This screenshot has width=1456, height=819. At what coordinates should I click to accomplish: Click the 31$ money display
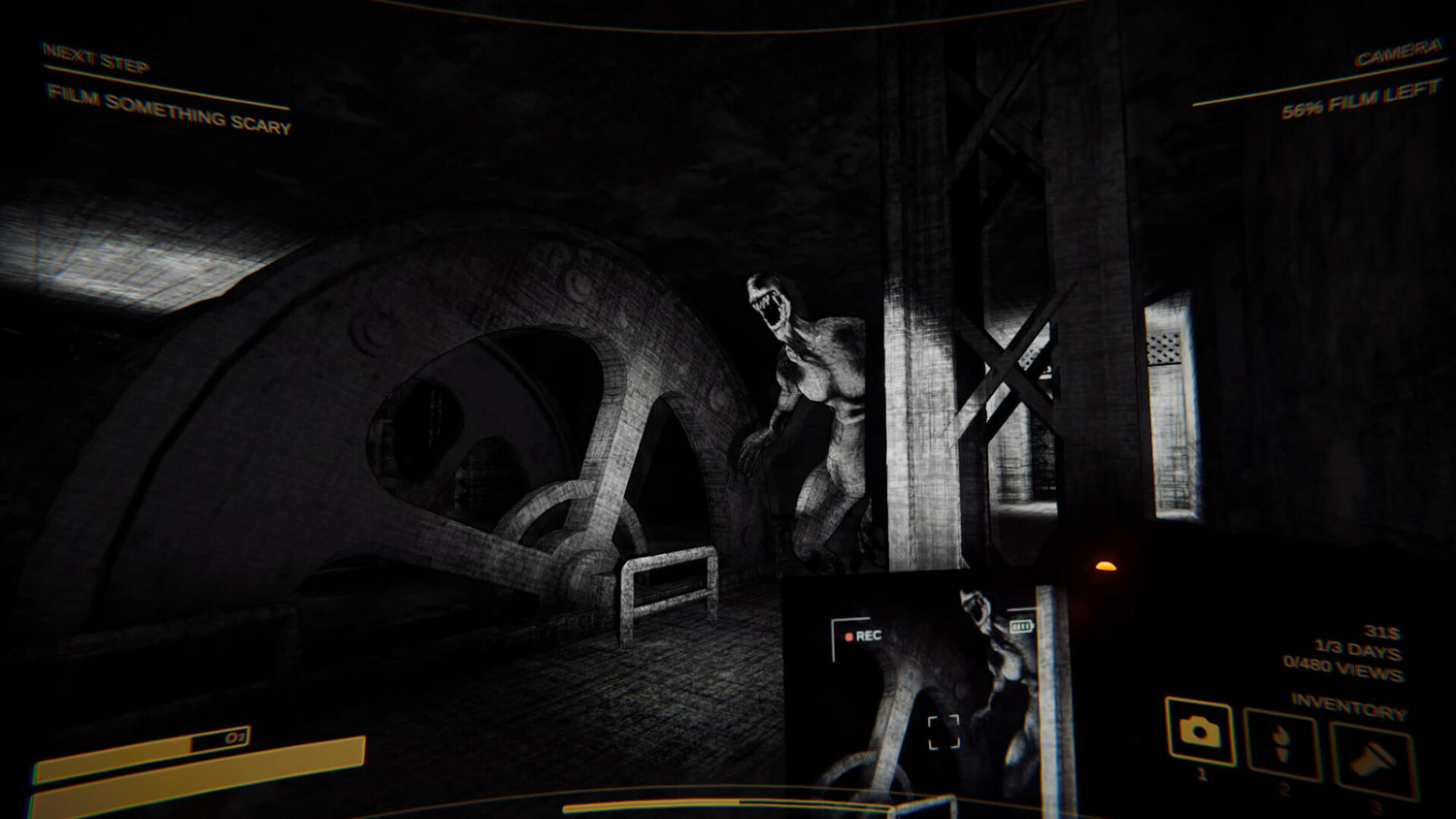tap(1382, 632)
